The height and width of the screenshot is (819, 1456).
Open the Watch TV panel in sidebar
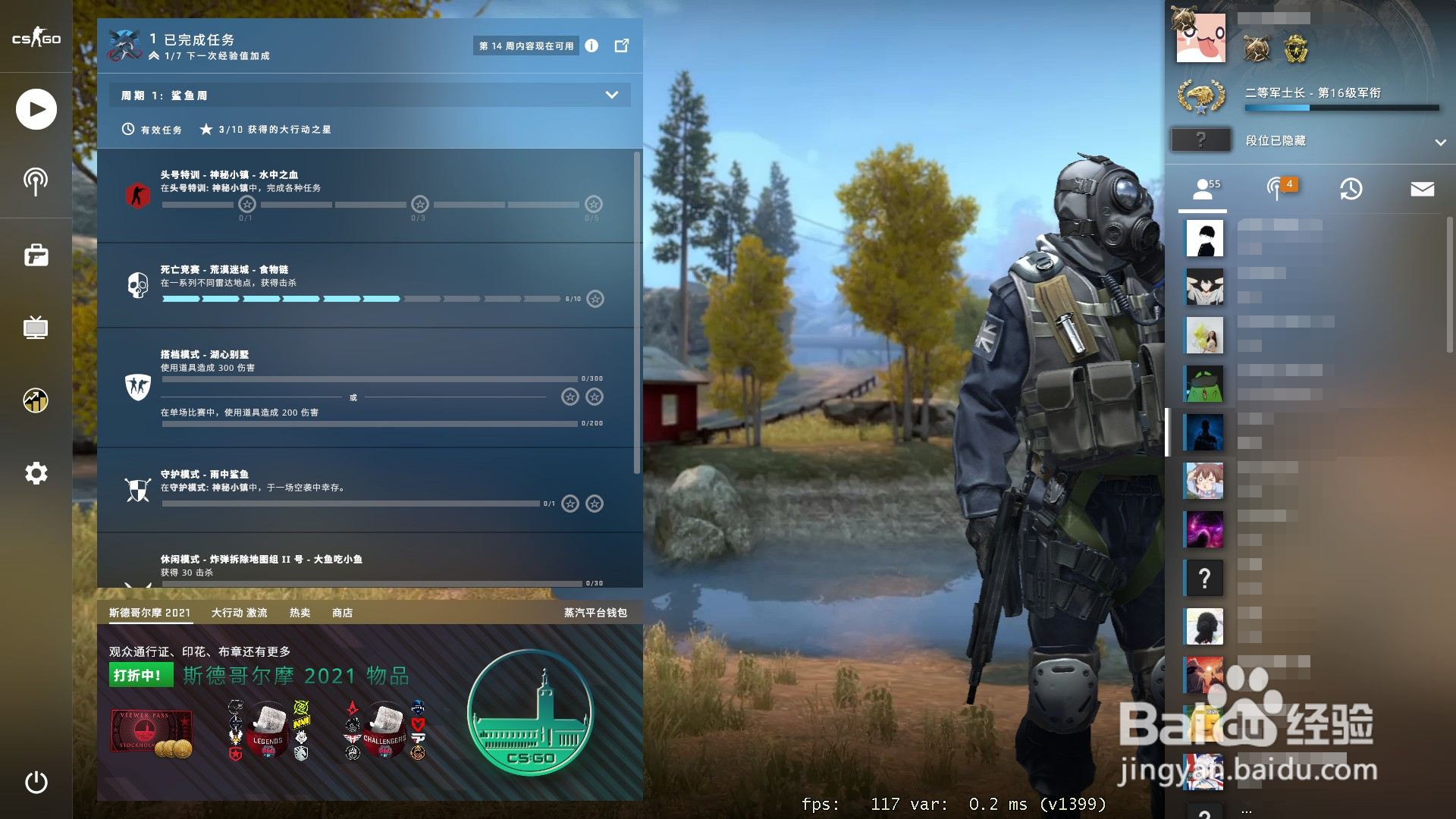click(36, 328)
